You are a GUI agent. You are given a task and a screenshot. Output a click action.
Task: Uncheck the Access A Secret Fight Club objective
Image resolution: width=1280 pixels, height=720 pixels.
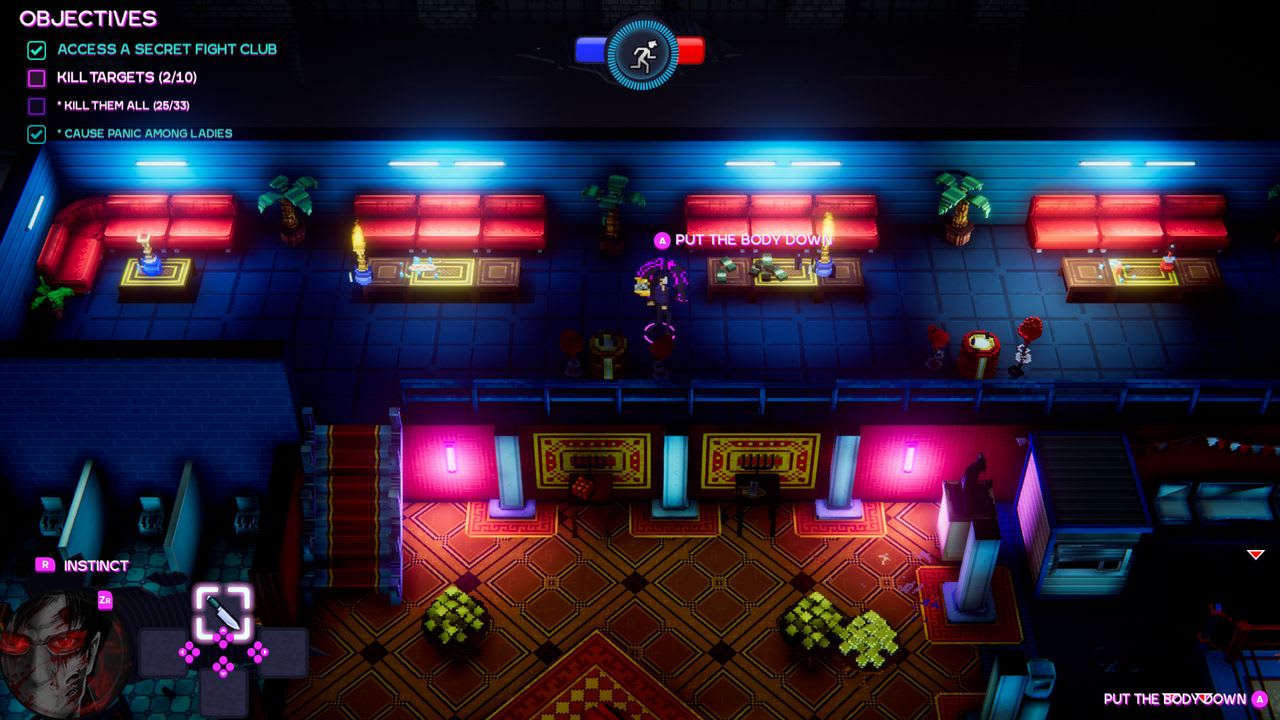point(37,48)
